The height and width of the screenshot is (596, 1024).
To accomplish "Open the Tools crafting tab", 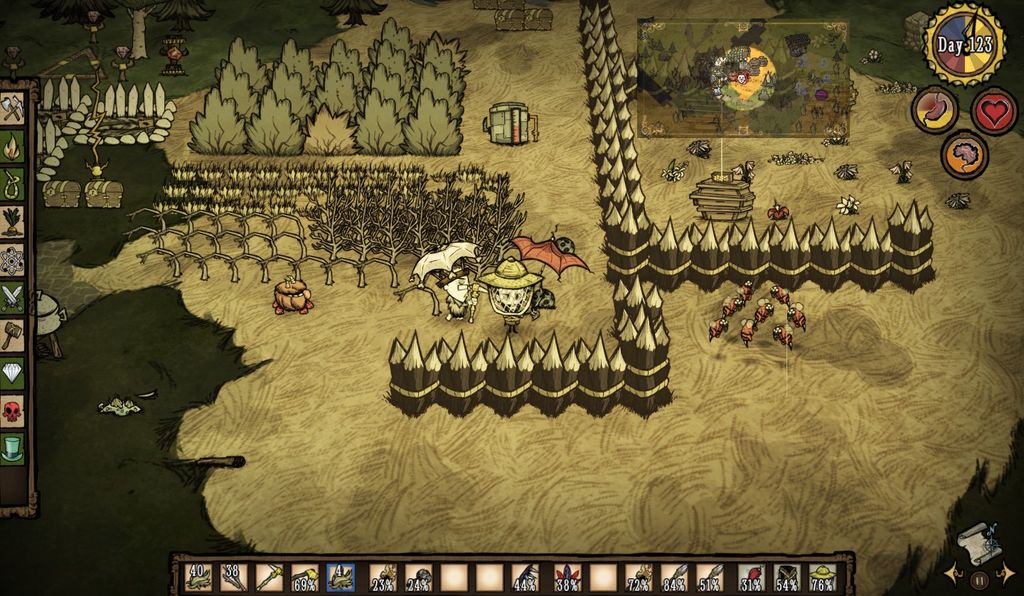I will click(x=12, y=108).
